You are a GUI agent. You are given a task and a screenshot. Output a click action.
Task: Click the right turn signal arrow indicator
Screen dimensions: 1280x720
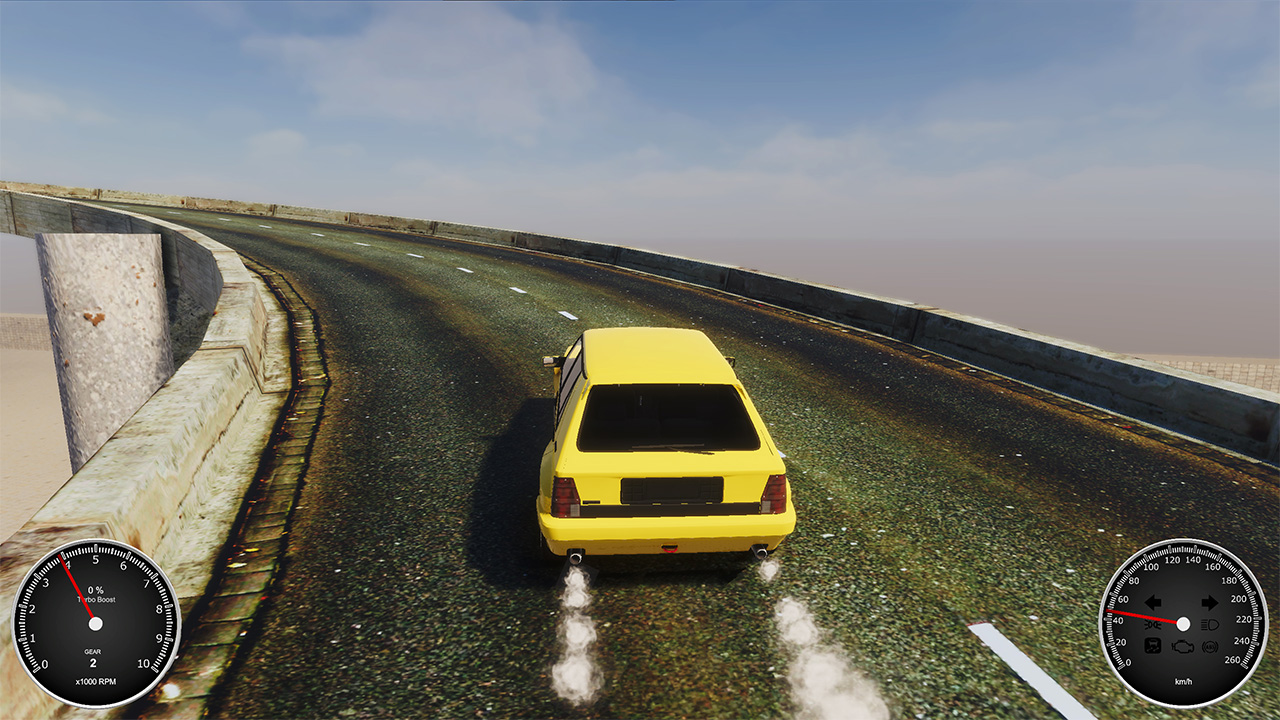(x=1210, y=602)
